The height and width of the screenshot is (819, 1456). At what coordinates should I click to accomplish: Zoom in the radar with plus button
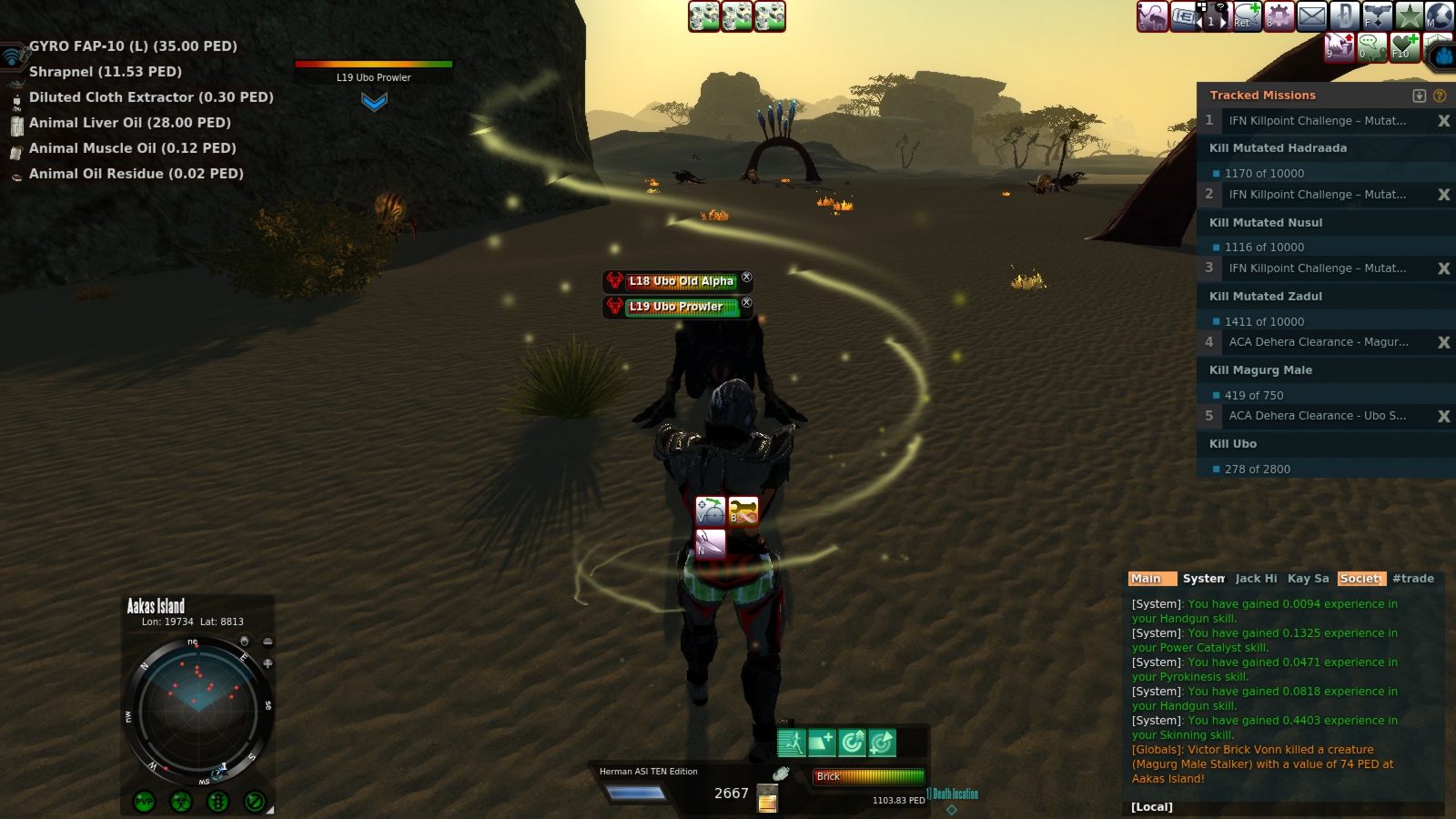pyautogui.click(x=268, y=663)
